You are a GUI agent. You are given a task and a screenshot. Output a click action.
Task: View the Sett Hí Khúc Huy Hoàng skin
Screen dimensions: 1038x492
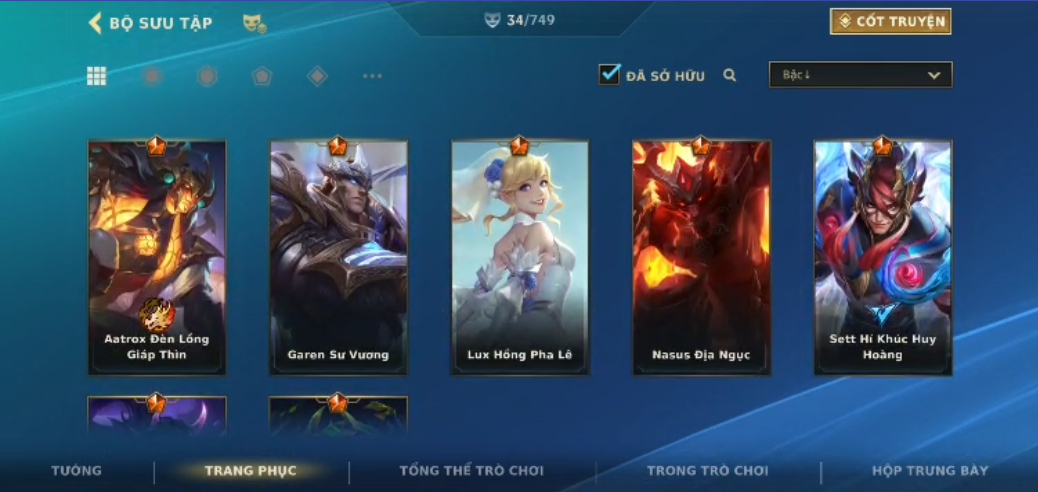pos(882,257)
